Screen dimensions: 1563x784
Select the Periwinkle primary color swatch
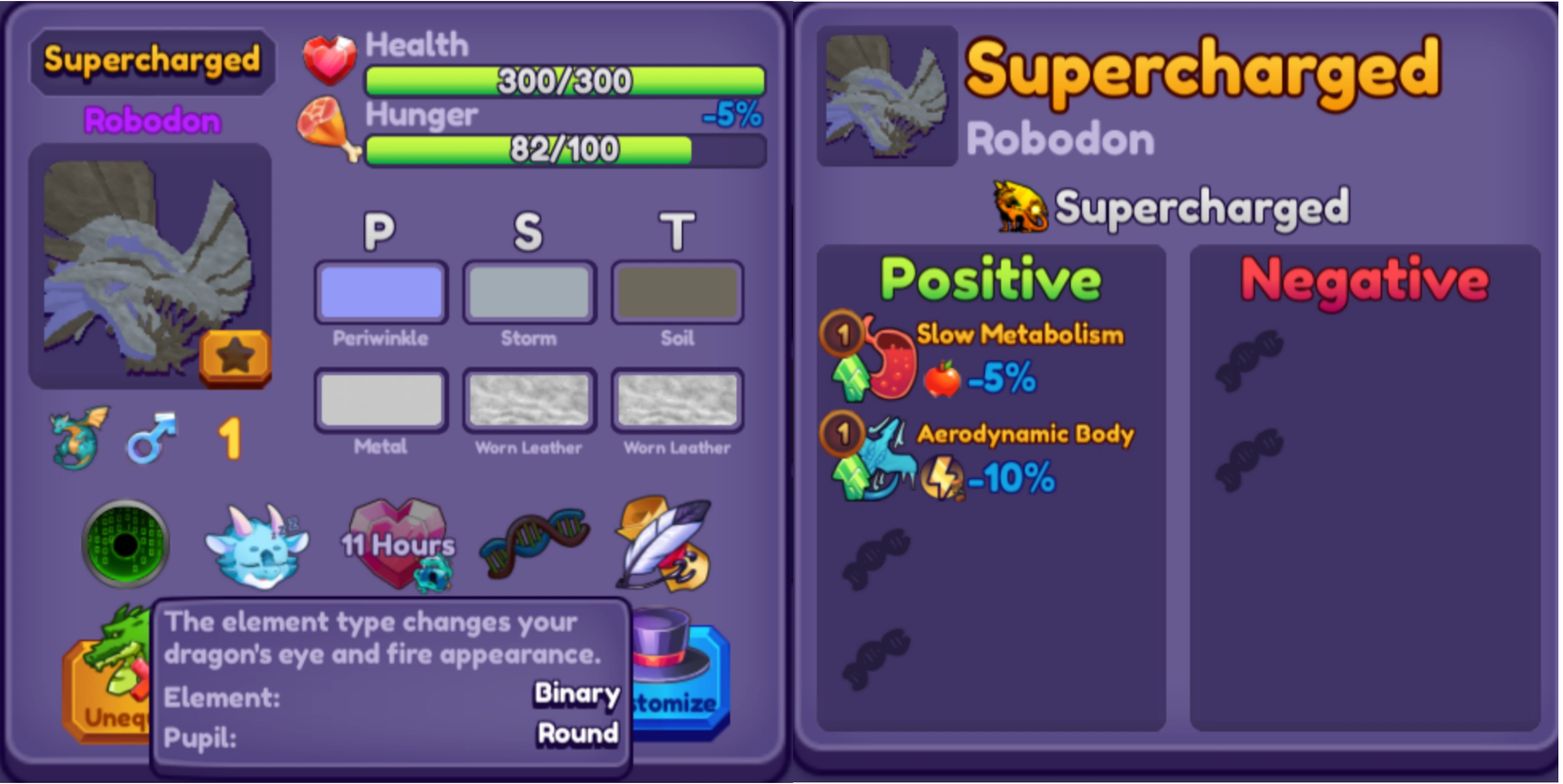pyautogui.click(x=380, y=292)
